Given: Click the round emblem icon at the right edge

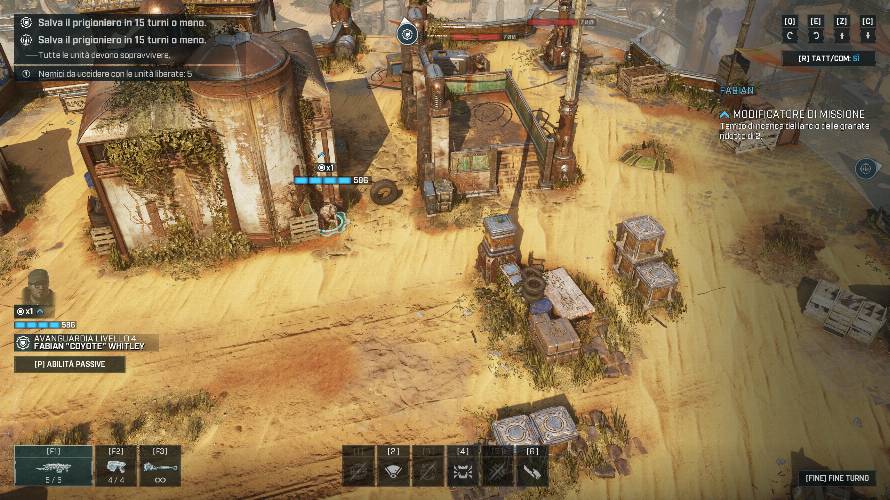Looking at the screenshot, I should pyautogui.click(x=866, y=168).
